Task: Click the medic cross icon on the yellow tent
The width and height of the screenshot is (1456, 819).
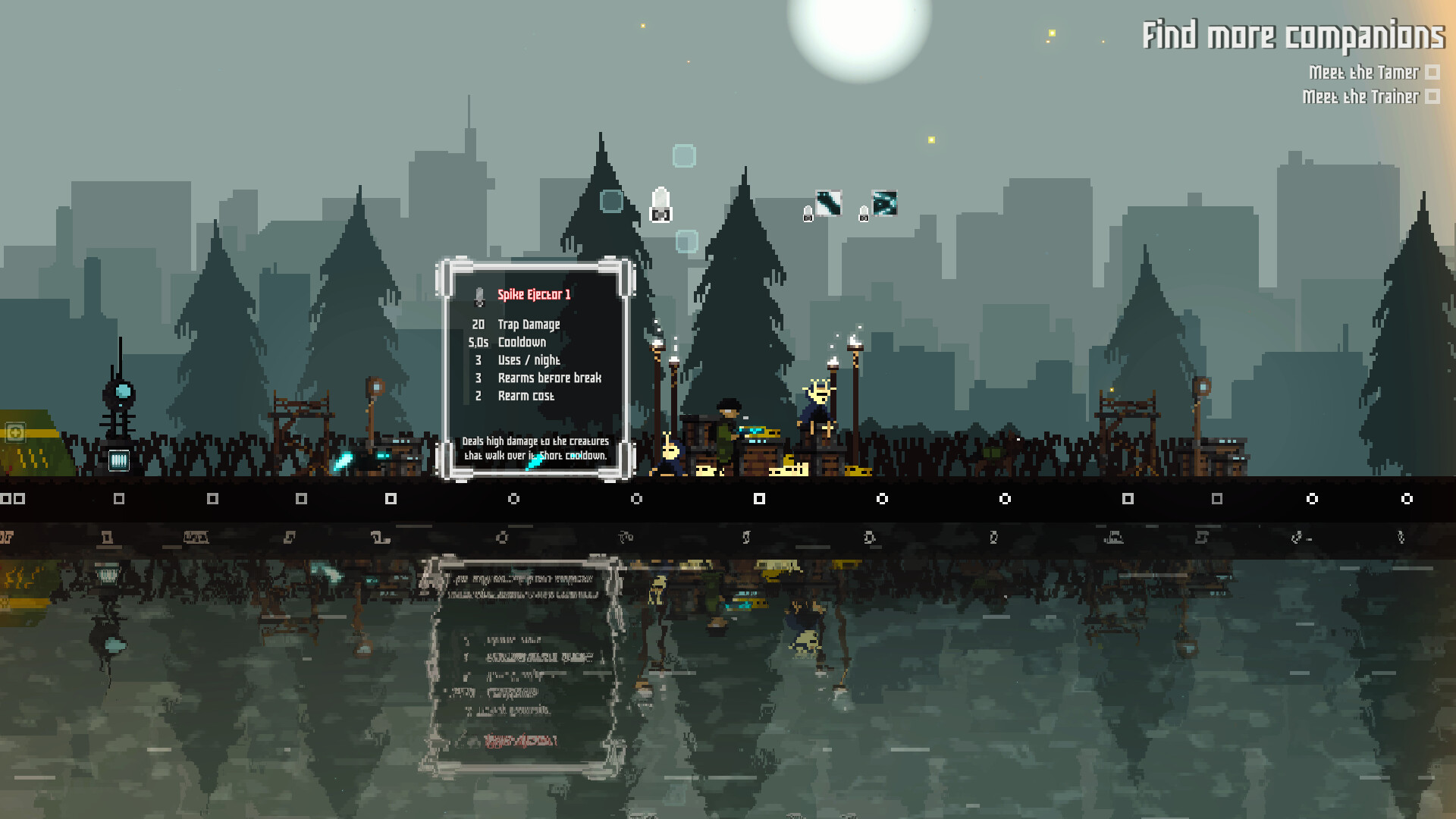Action: pos(15,432)
